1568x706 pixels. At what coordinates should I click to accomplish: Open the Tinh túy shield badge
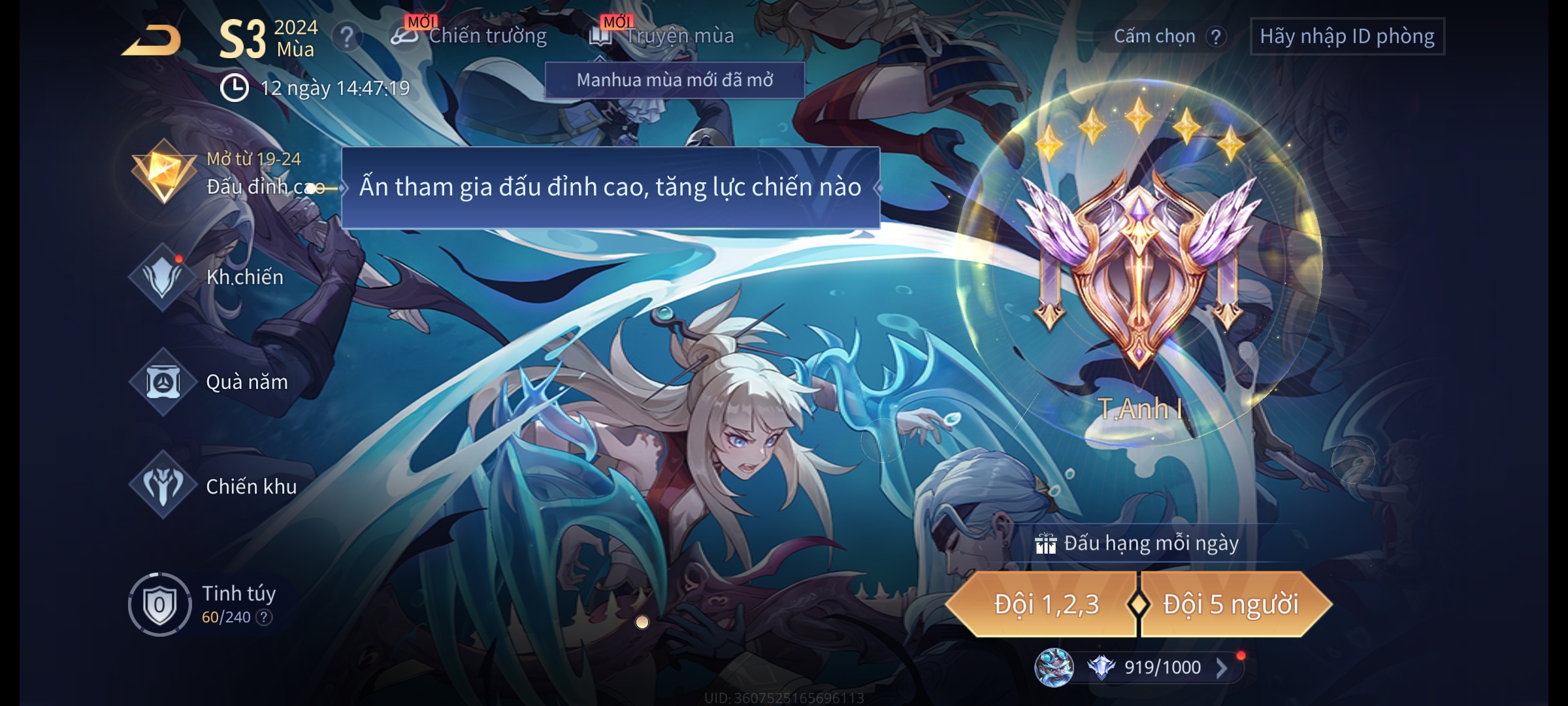coord(159,605)
